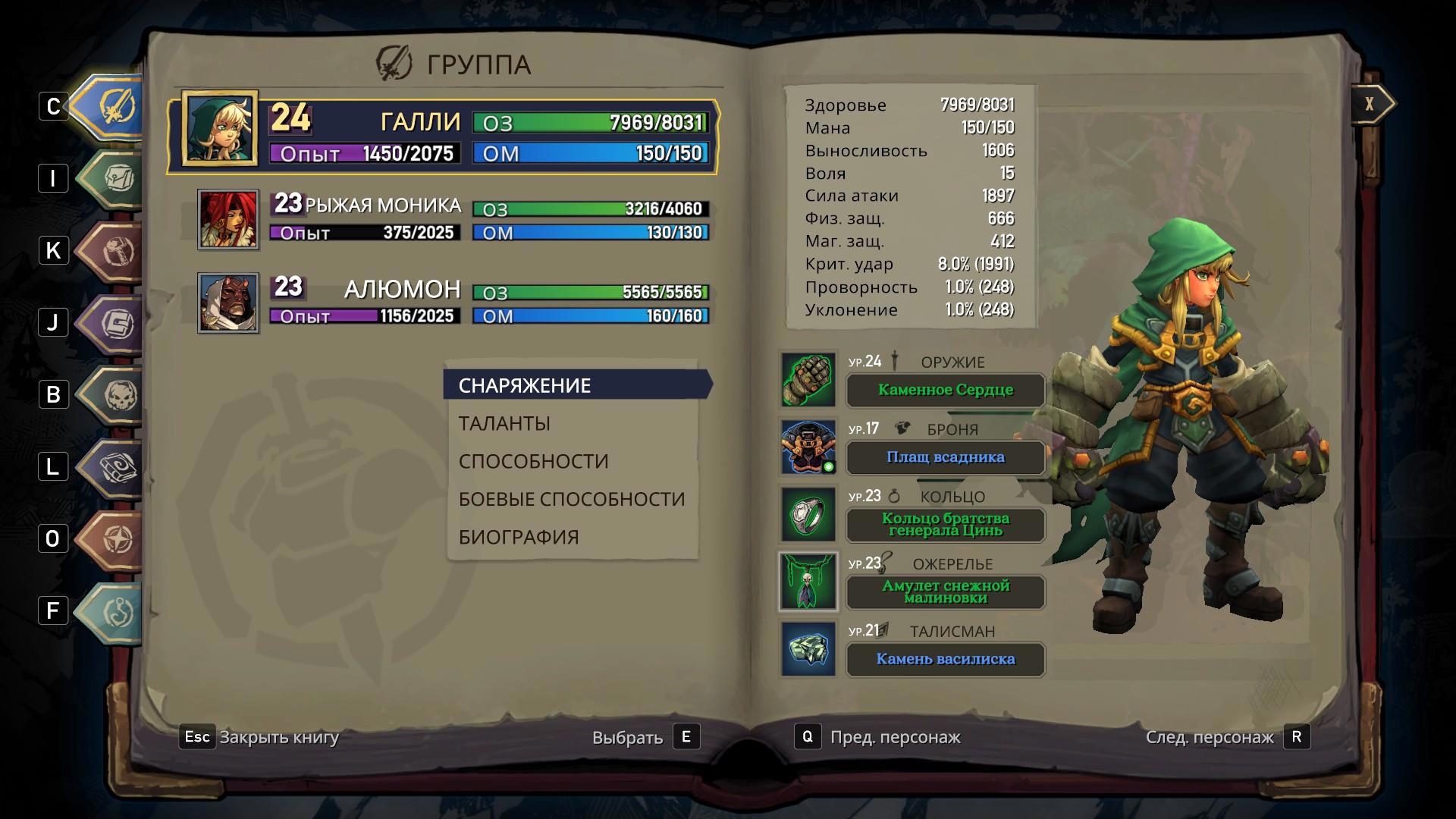Select the Каменное Сердце weapon slot
The image size is (1456, 819).
[945, 391]
